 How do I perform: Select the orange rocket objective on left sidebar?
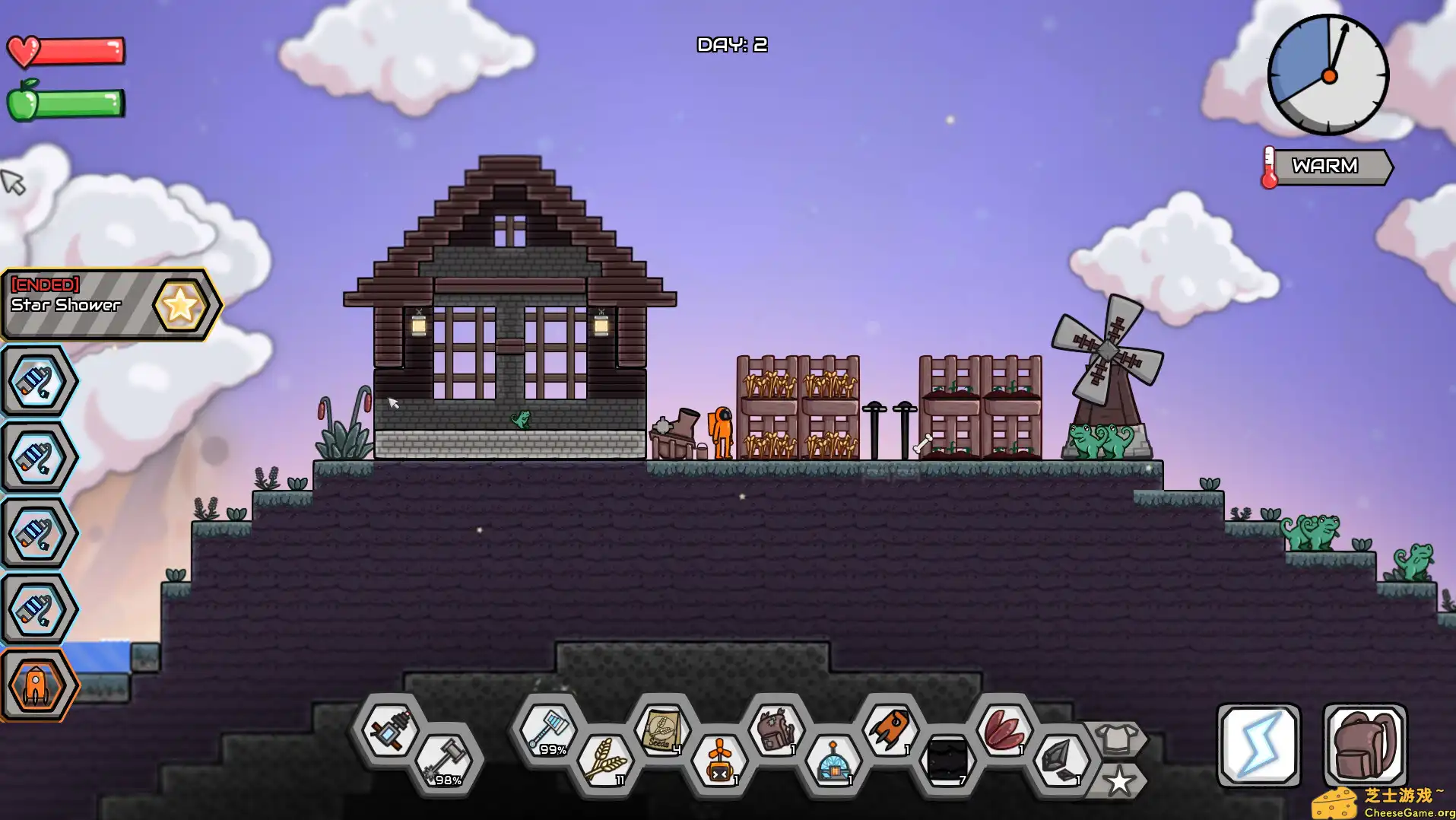click(36, 685)
